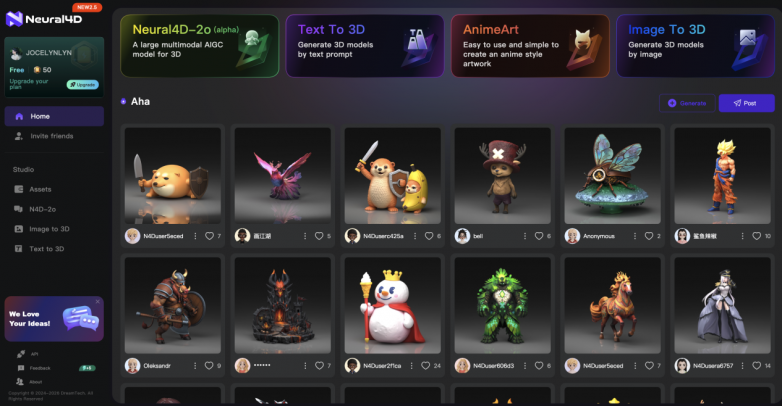Click the Generate button

[x=687, y=103]
